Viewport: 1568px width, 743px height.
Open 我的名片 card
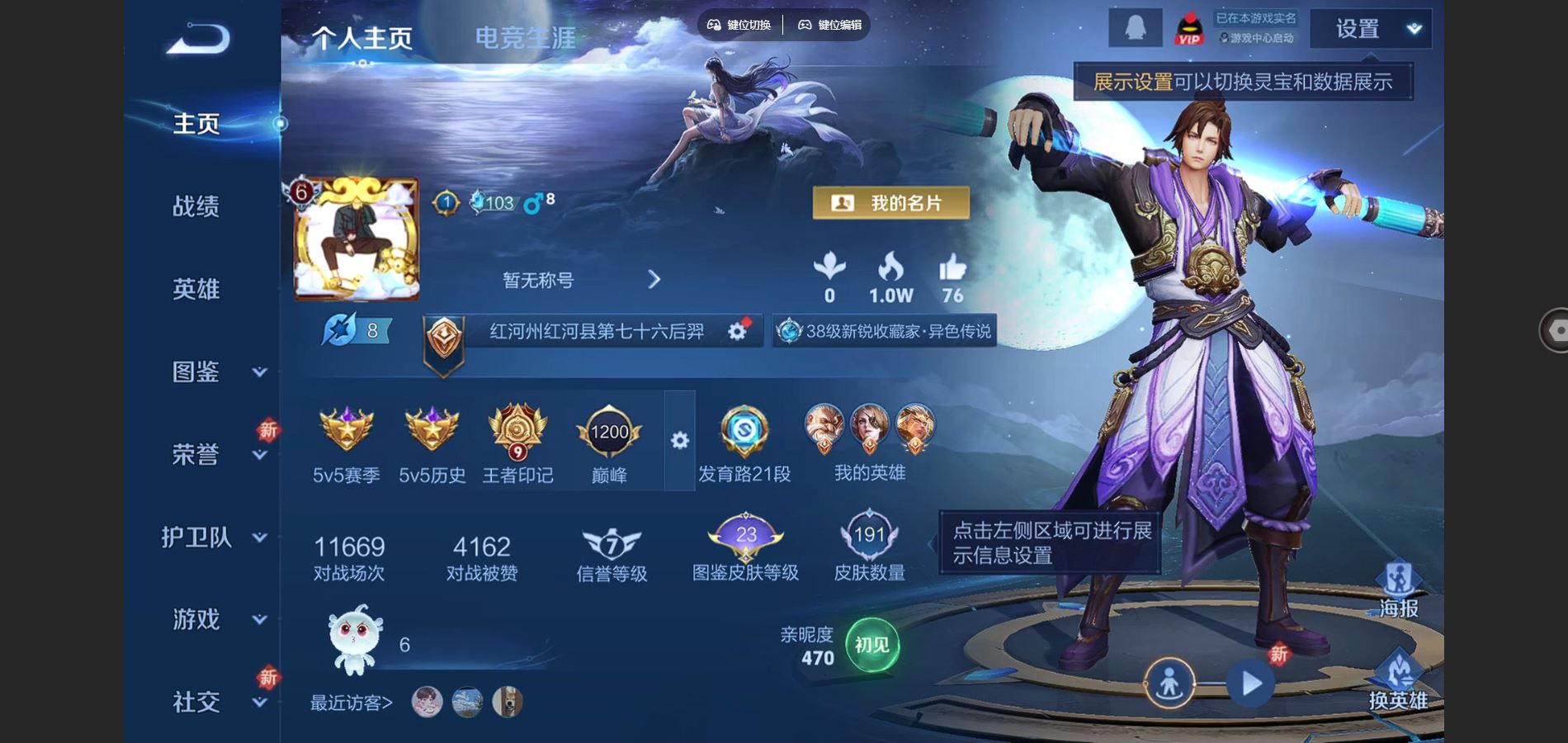tap(890, 203)
